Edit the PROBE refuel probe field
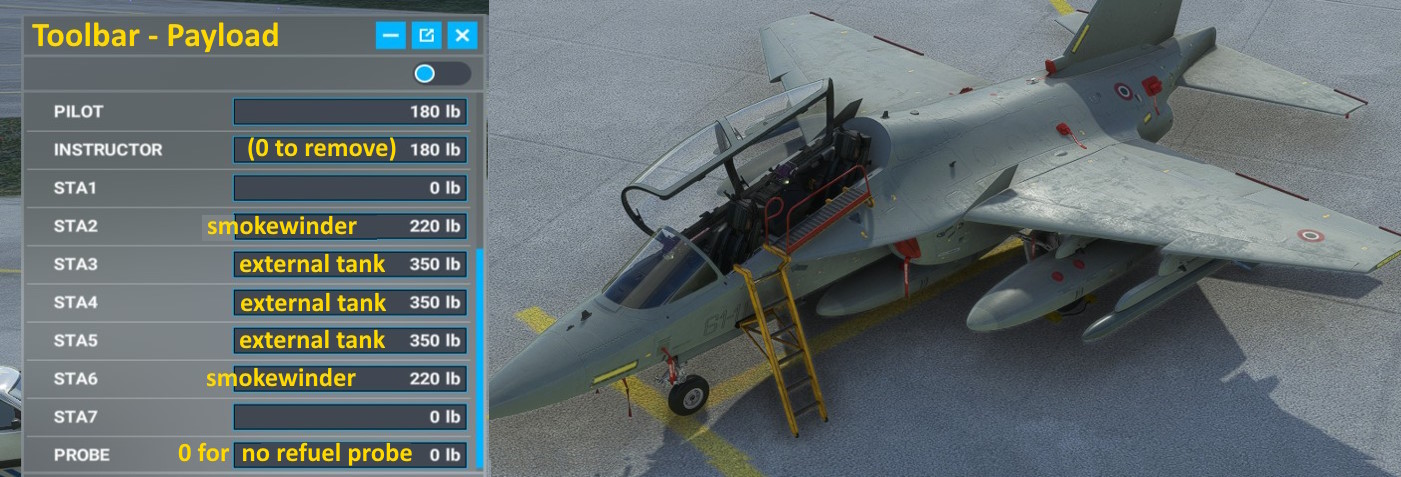Screen dimensions: 1401x477 coord(350,455)
